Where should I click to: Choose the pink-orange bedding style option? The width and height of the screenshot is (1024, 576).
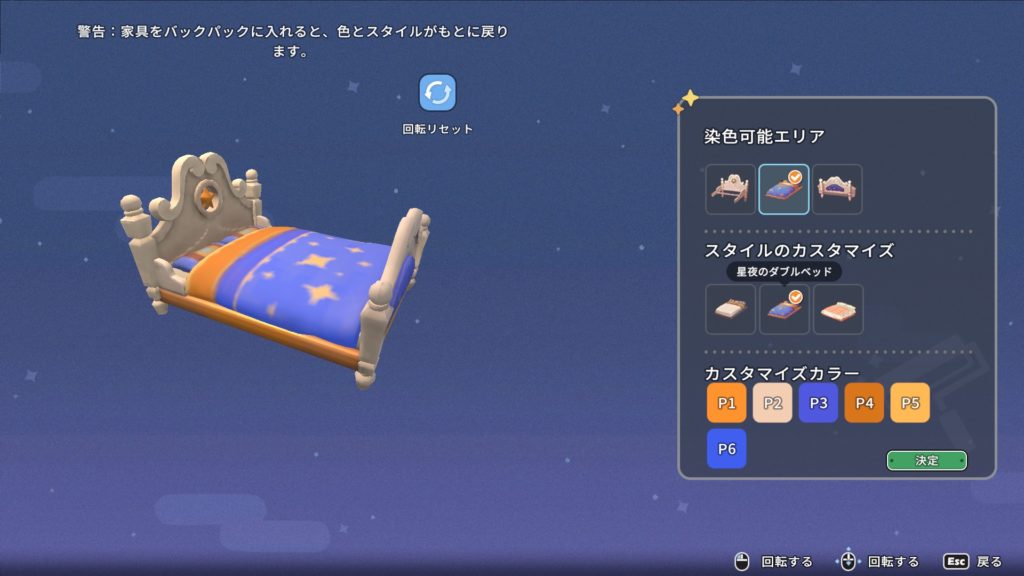838,309
